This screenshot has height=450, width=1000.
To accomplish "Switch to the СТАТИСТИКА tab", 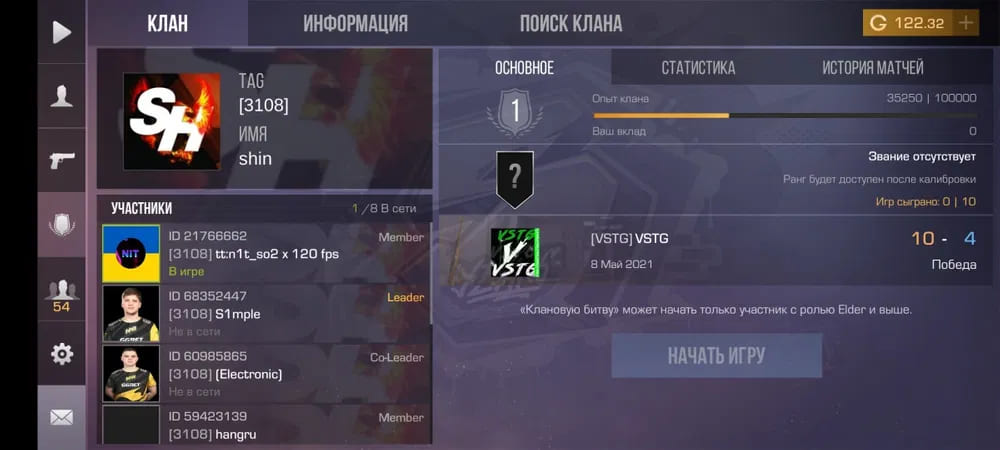I will [x=698, y=68].
